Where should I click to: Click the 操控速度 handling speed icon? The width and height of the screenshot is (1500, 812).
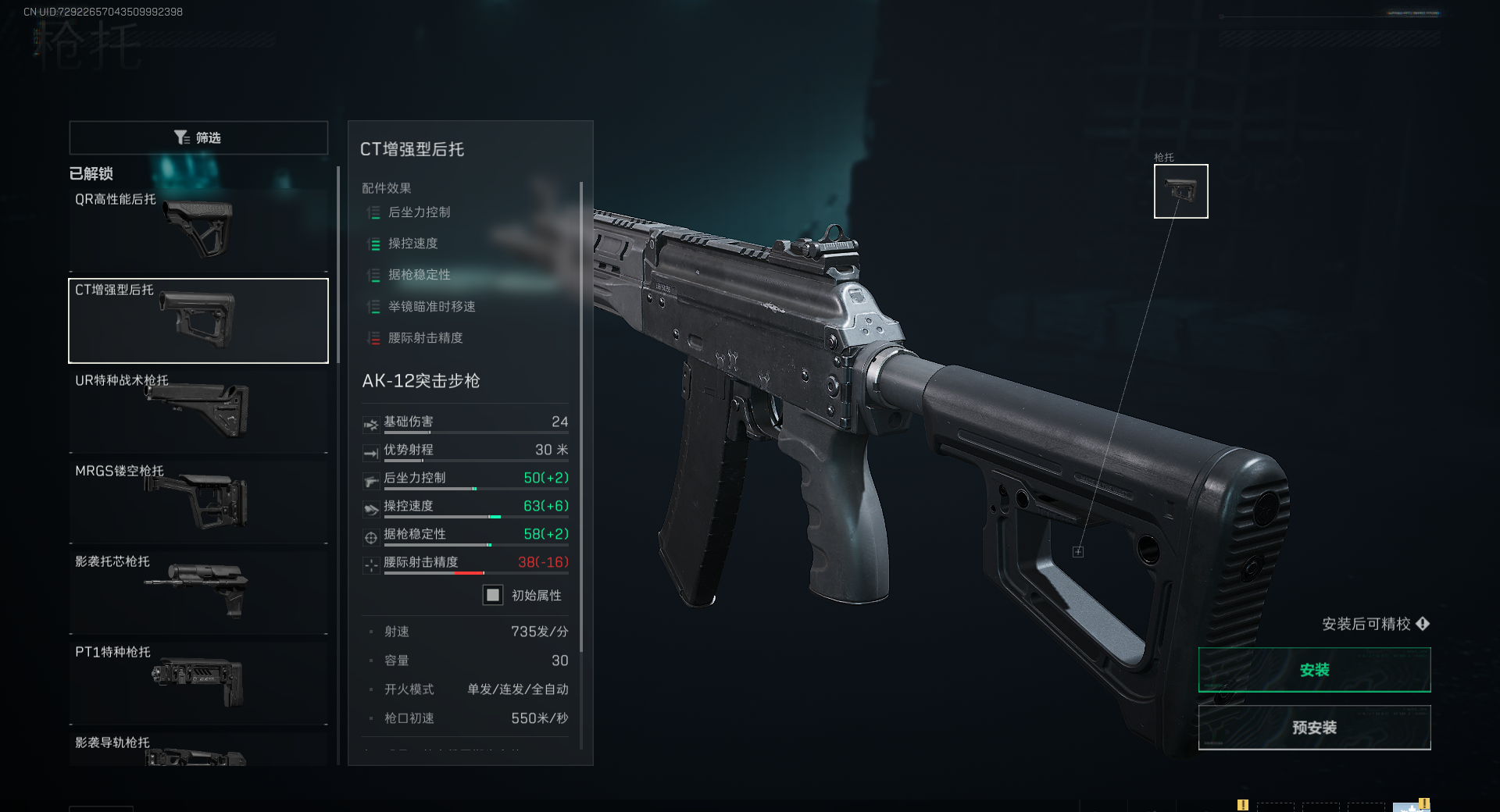coord(370,508)
